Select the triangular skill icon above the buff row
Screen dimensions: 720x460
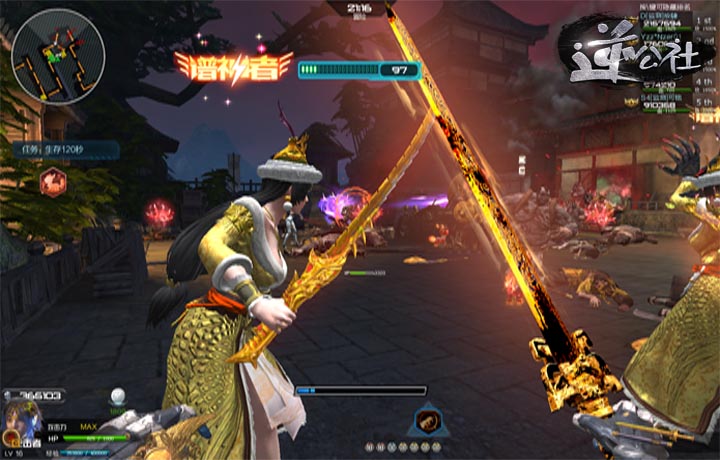pos(427,420)
